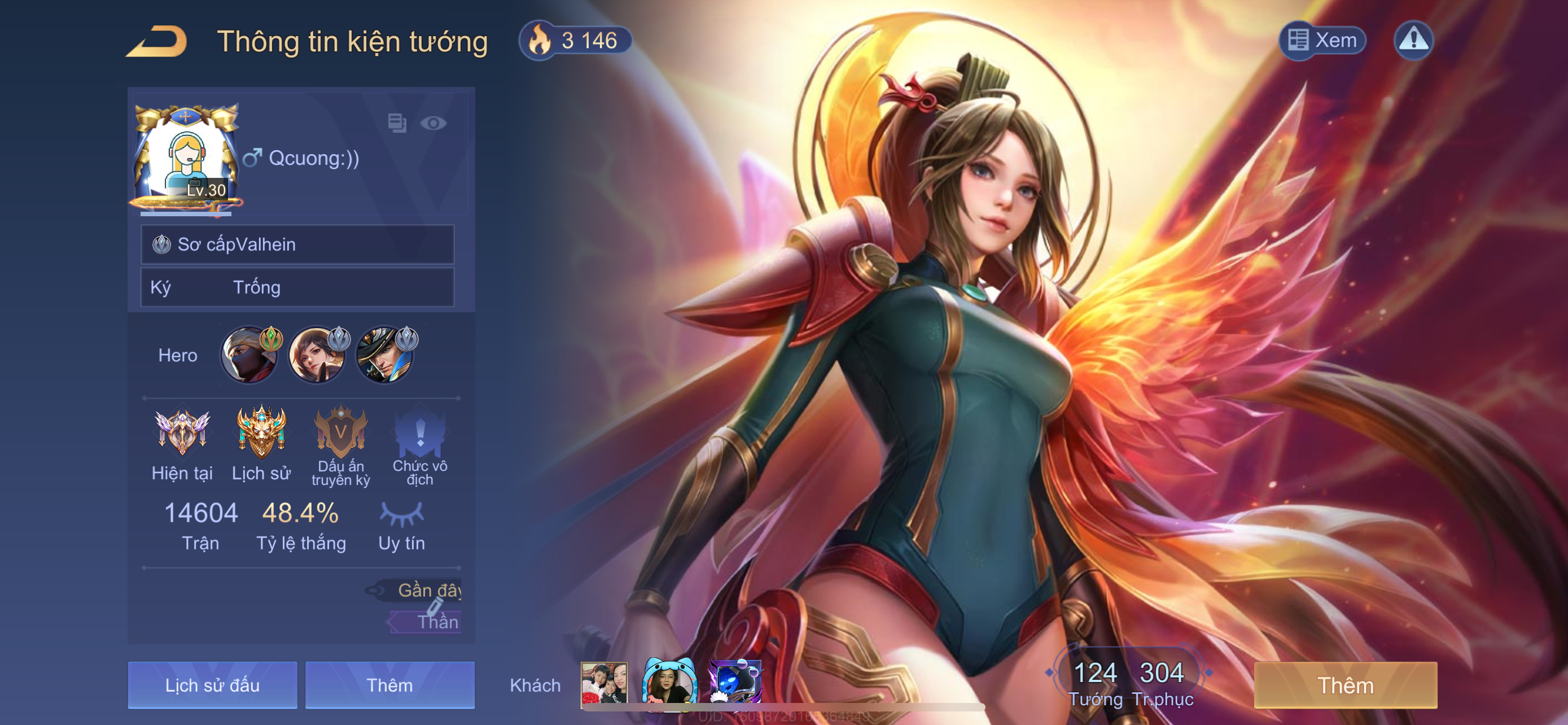Go back with the gold arrow button
1568x725 pixels.
click(157, 41)
